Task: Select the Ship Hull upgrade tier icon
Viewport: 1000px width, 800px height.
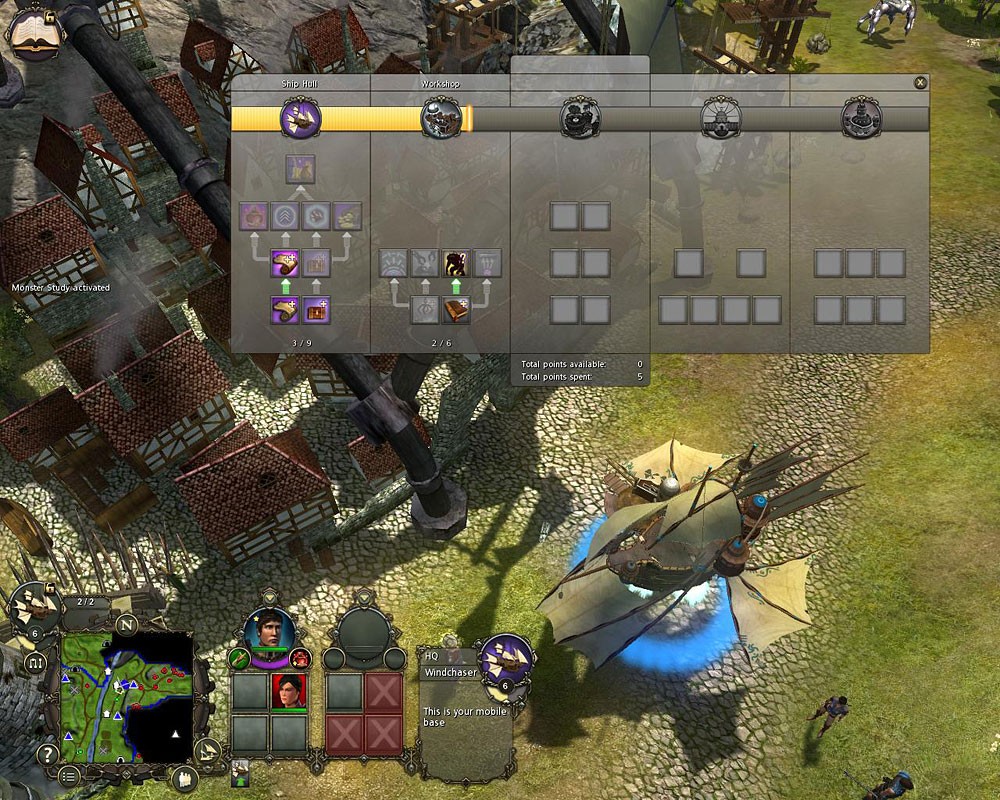Action: click(x=301, y=119)
